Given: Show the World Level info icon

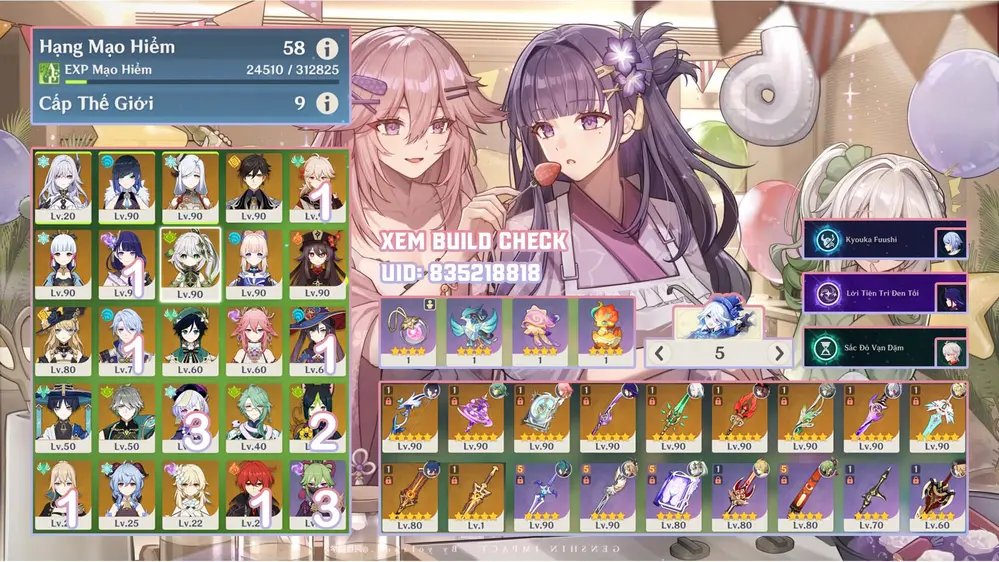Looking at the screenshot, I should coord(326,103).
